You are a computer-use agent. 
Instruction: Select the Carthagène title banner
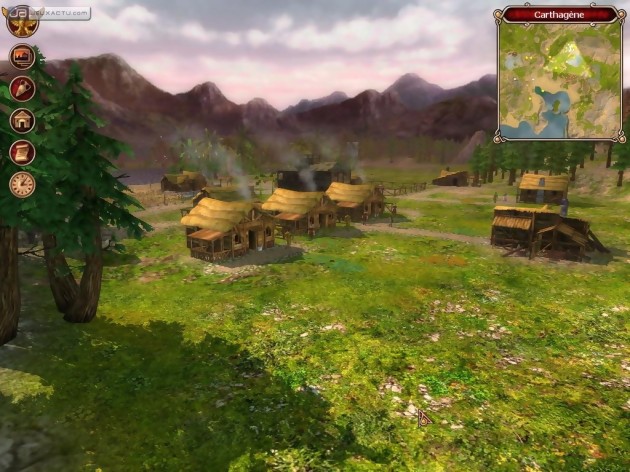coord(560,14)
